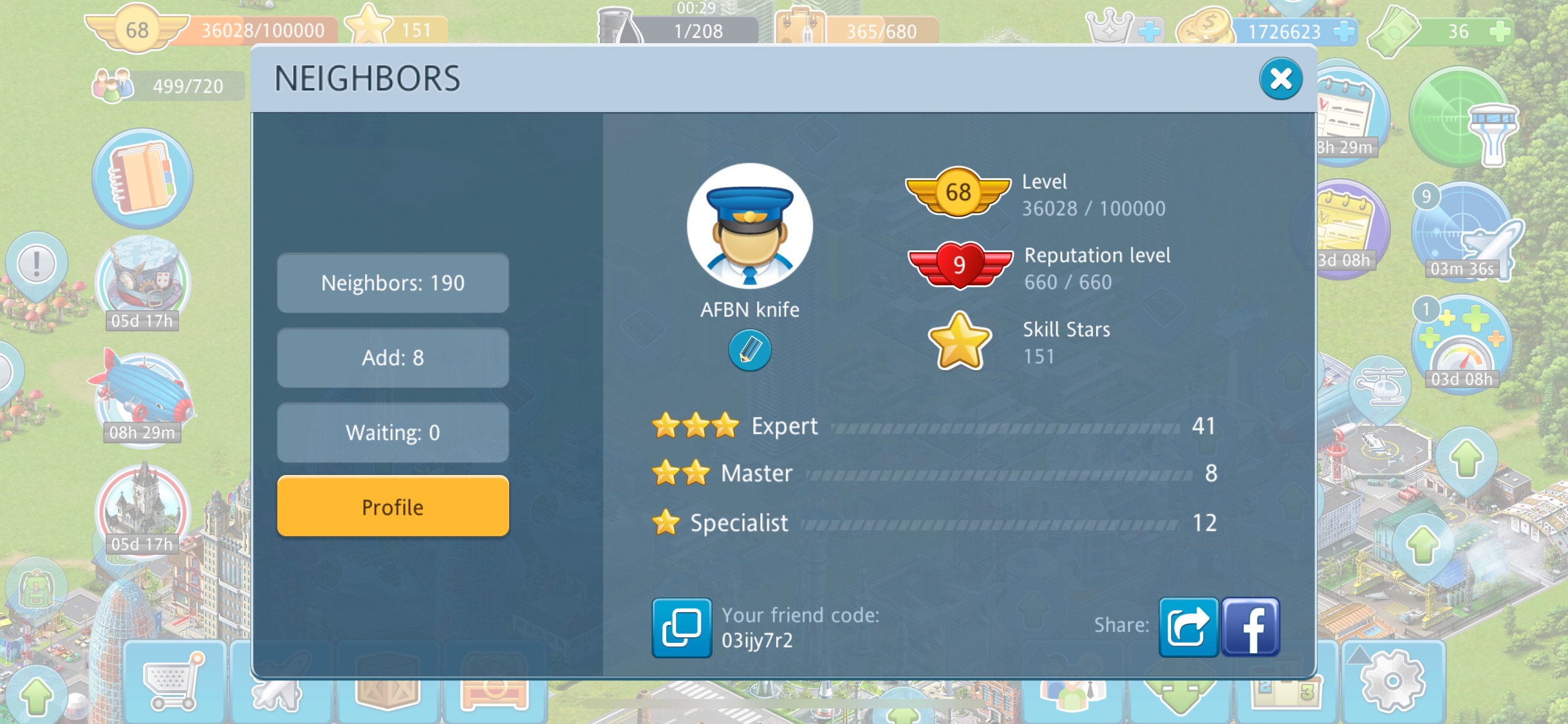Copy your friend code
This screenshot has width=1568, height=724.
(x=682, y=627)
